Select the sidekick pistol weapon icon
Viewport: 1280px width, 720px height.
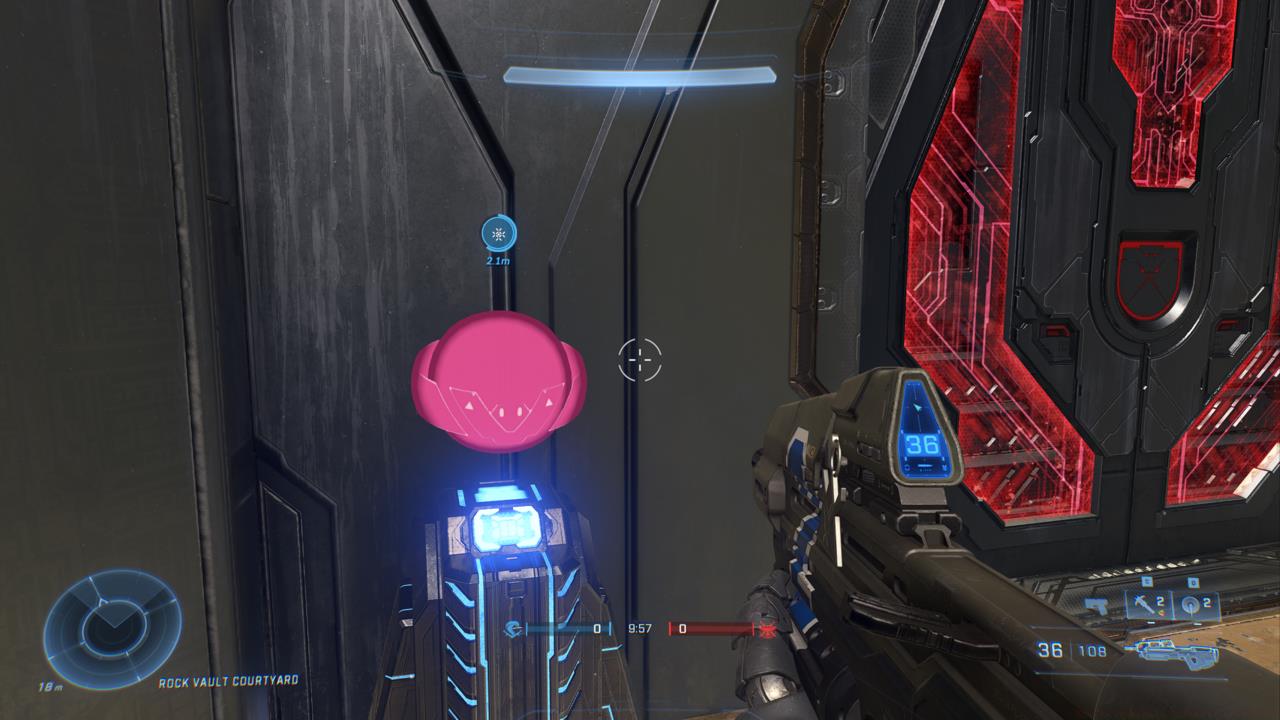coord(1094,604)
